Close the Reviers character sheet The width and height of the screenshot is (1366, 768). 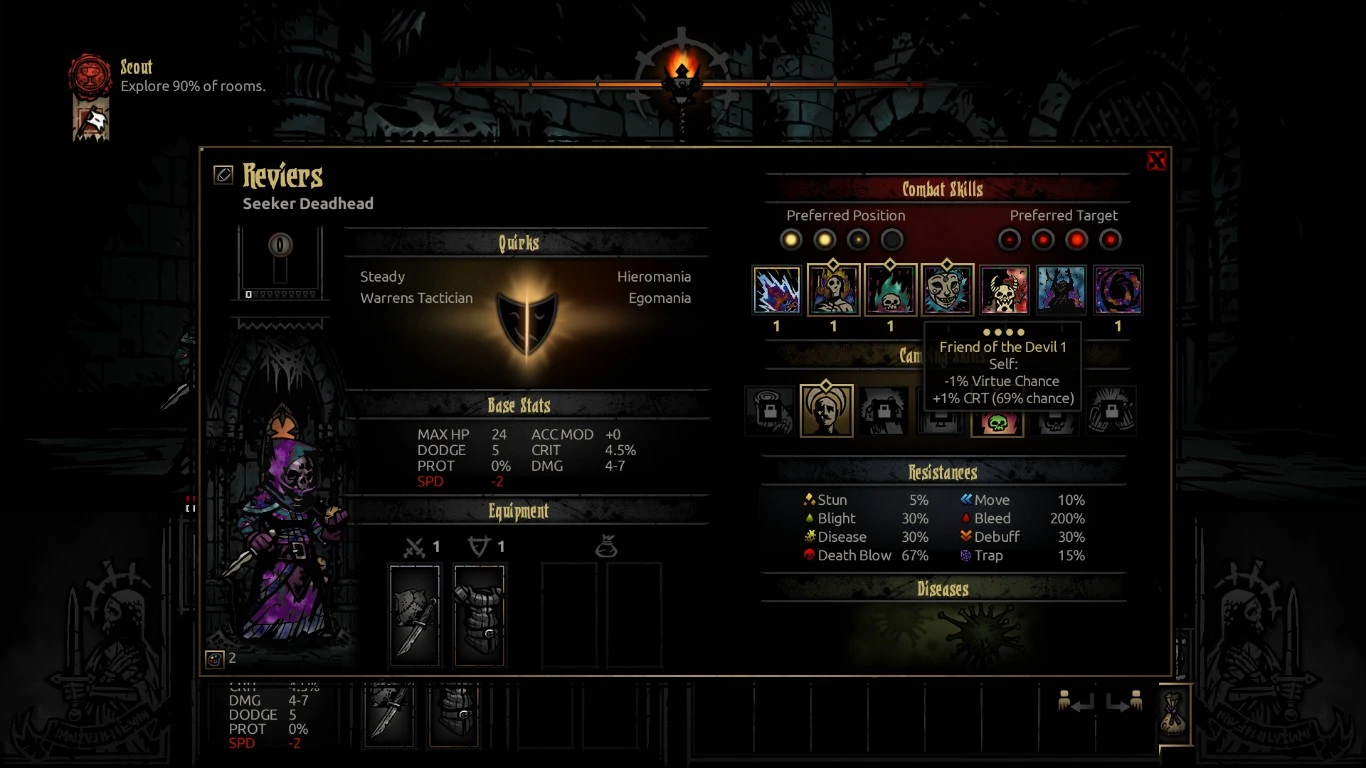pyautogui.click(x=1157, y=161)
